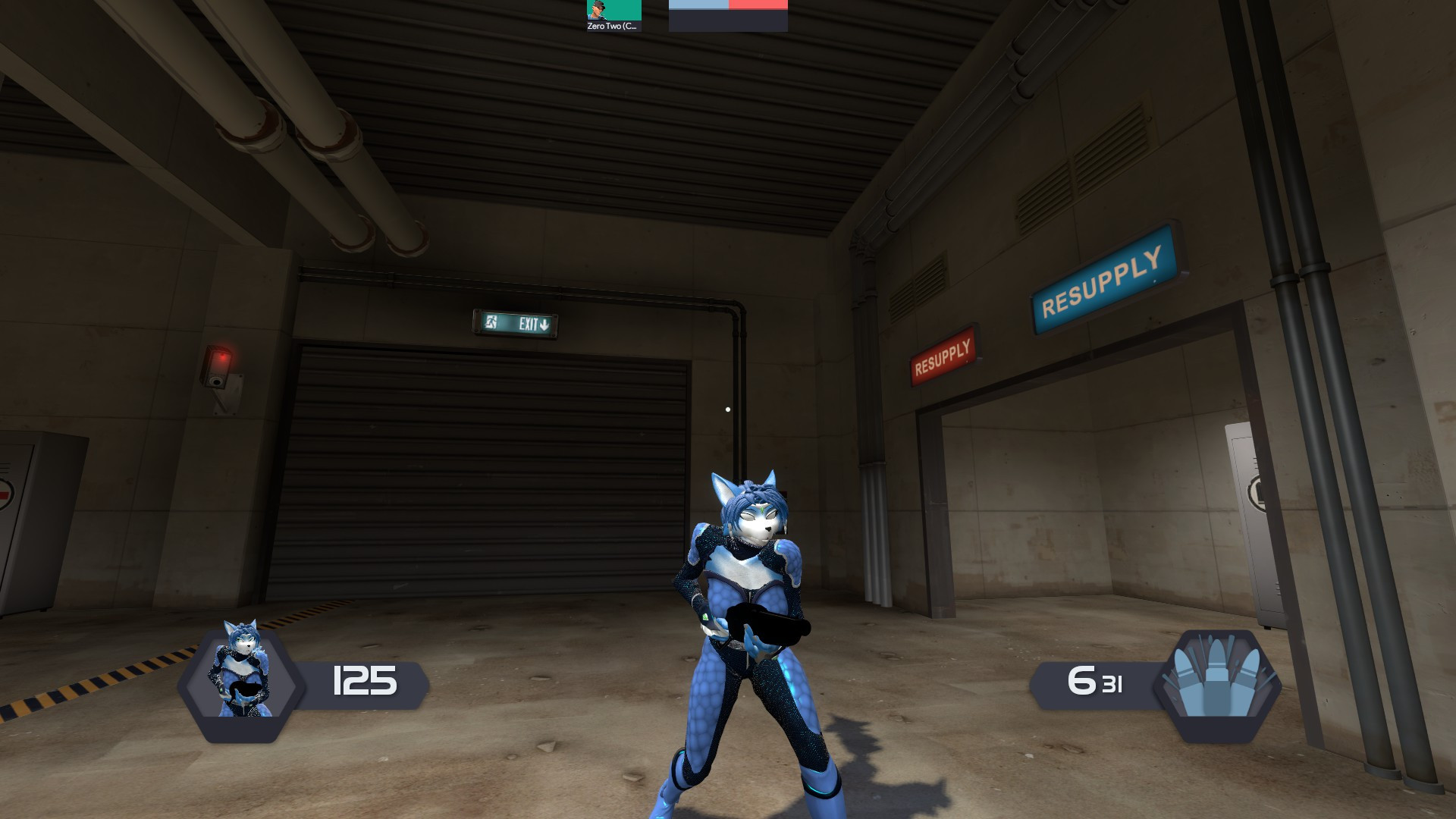Viewport: 1456px width, 819px height.
Task: Click the running-figure symbol on the exit sign
Action: [x=493, y=323]
